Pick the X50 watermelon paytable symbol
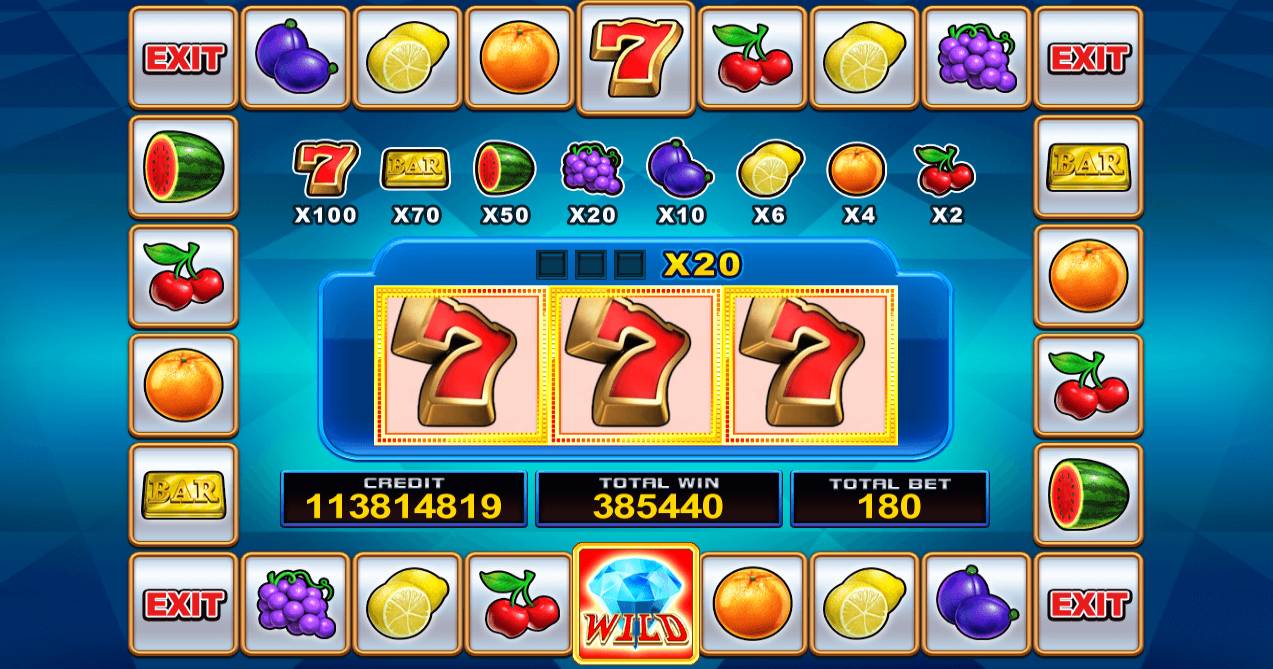 [503, 168]
